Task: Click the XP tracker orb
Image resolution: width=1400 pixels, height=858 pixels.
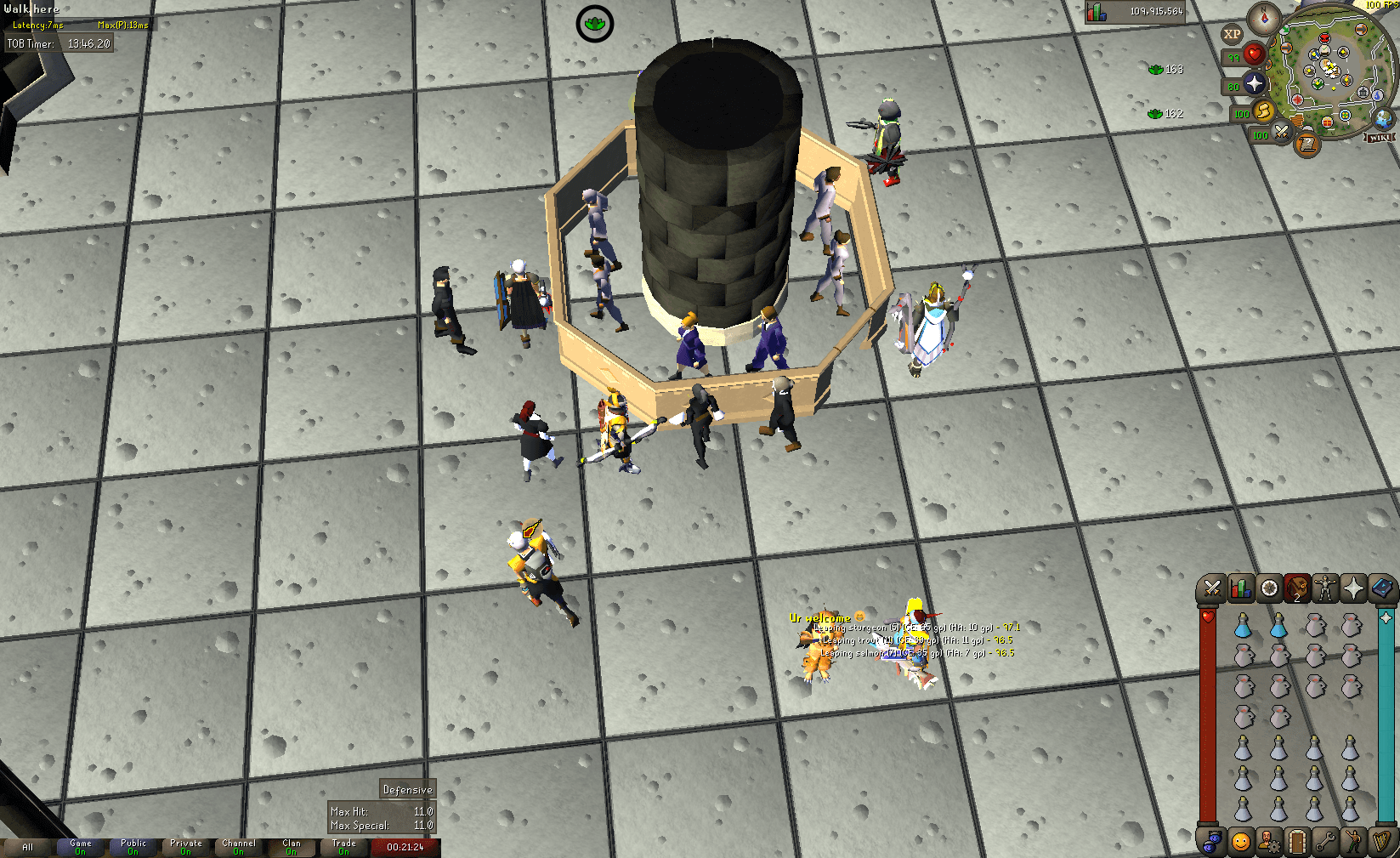Action: (x=1233, y=34)
